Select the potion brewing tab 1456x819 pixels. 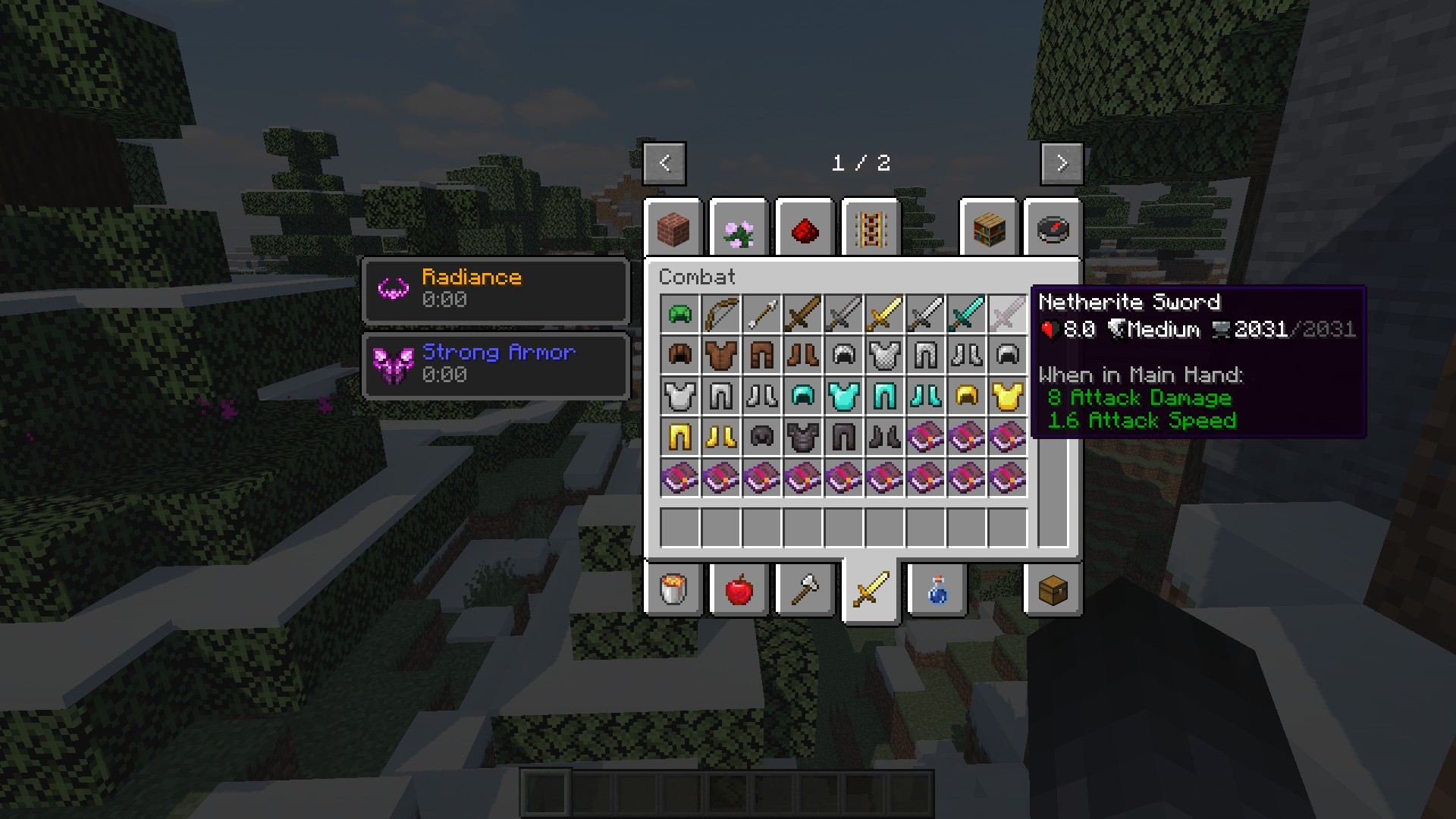937,589
